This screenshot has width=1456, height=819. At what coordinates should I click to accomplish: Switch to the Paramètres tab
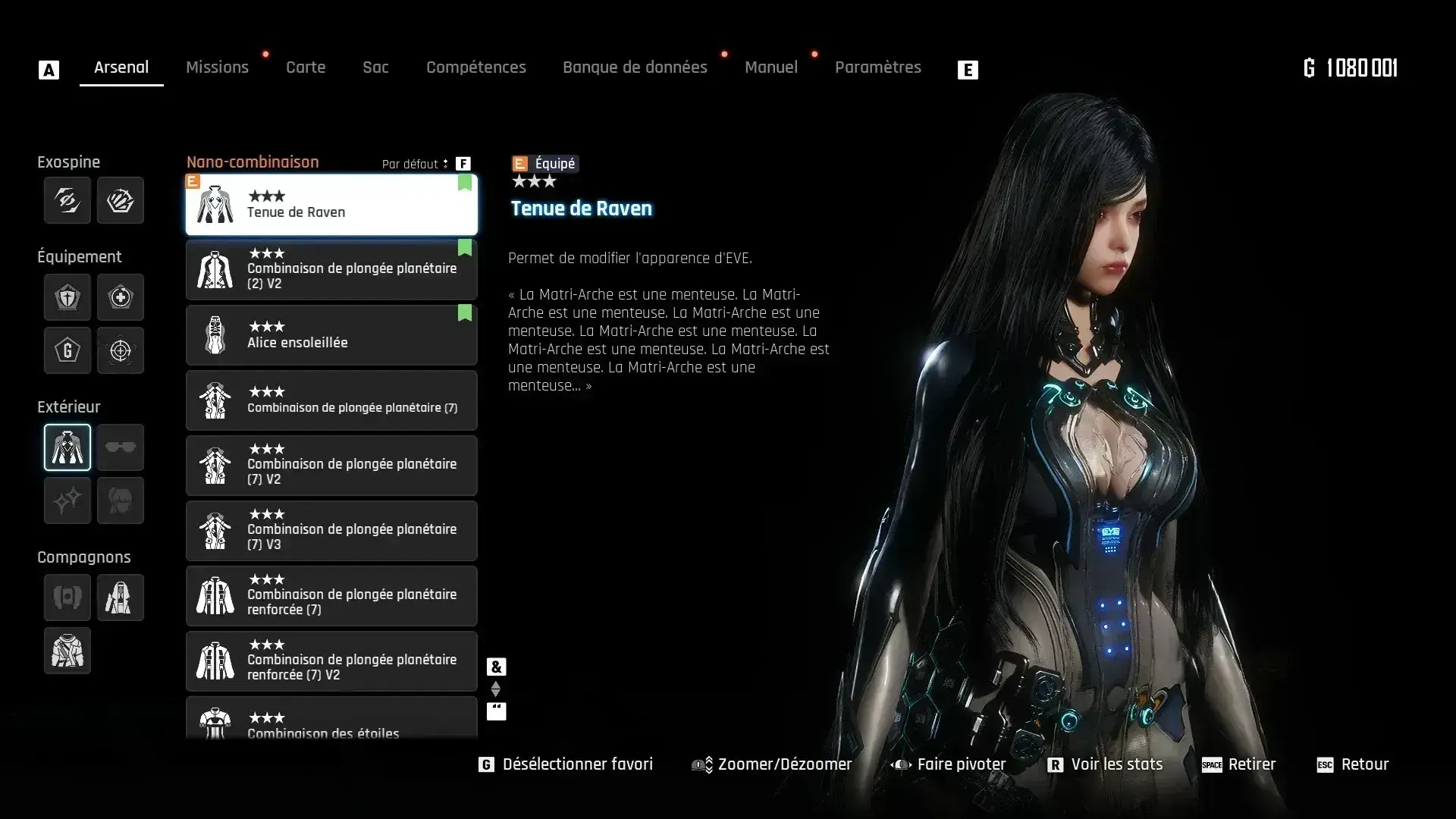(x=877, y=67)
